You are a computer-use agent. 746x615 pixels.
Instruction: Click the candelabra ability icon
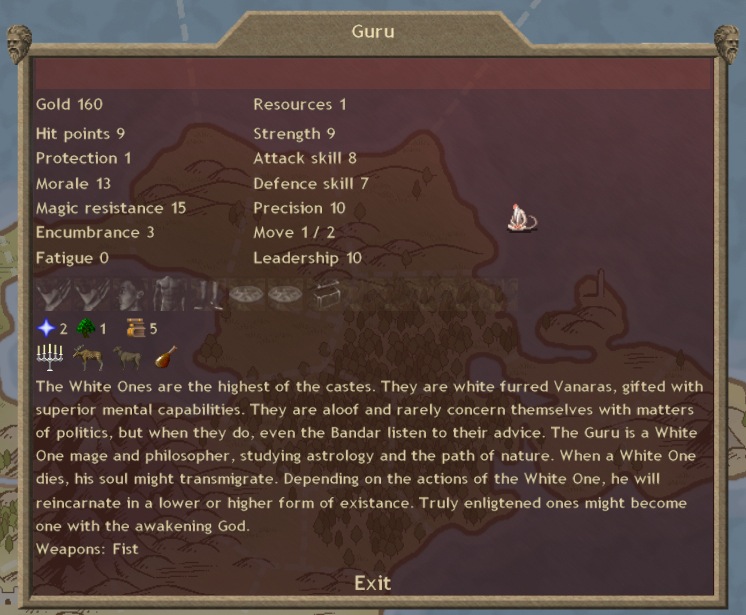pyautogui.click(x=48, y=357)
